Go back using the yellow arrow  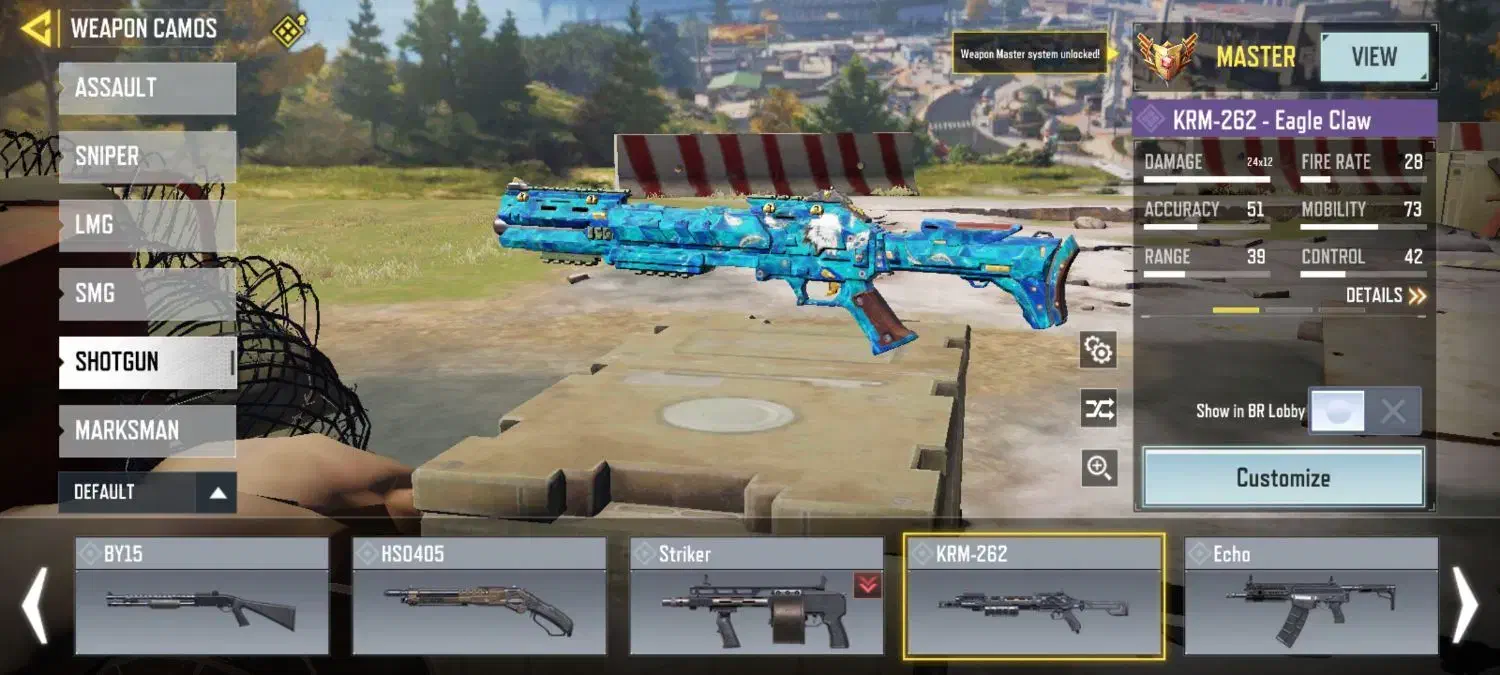click(36, 29)
